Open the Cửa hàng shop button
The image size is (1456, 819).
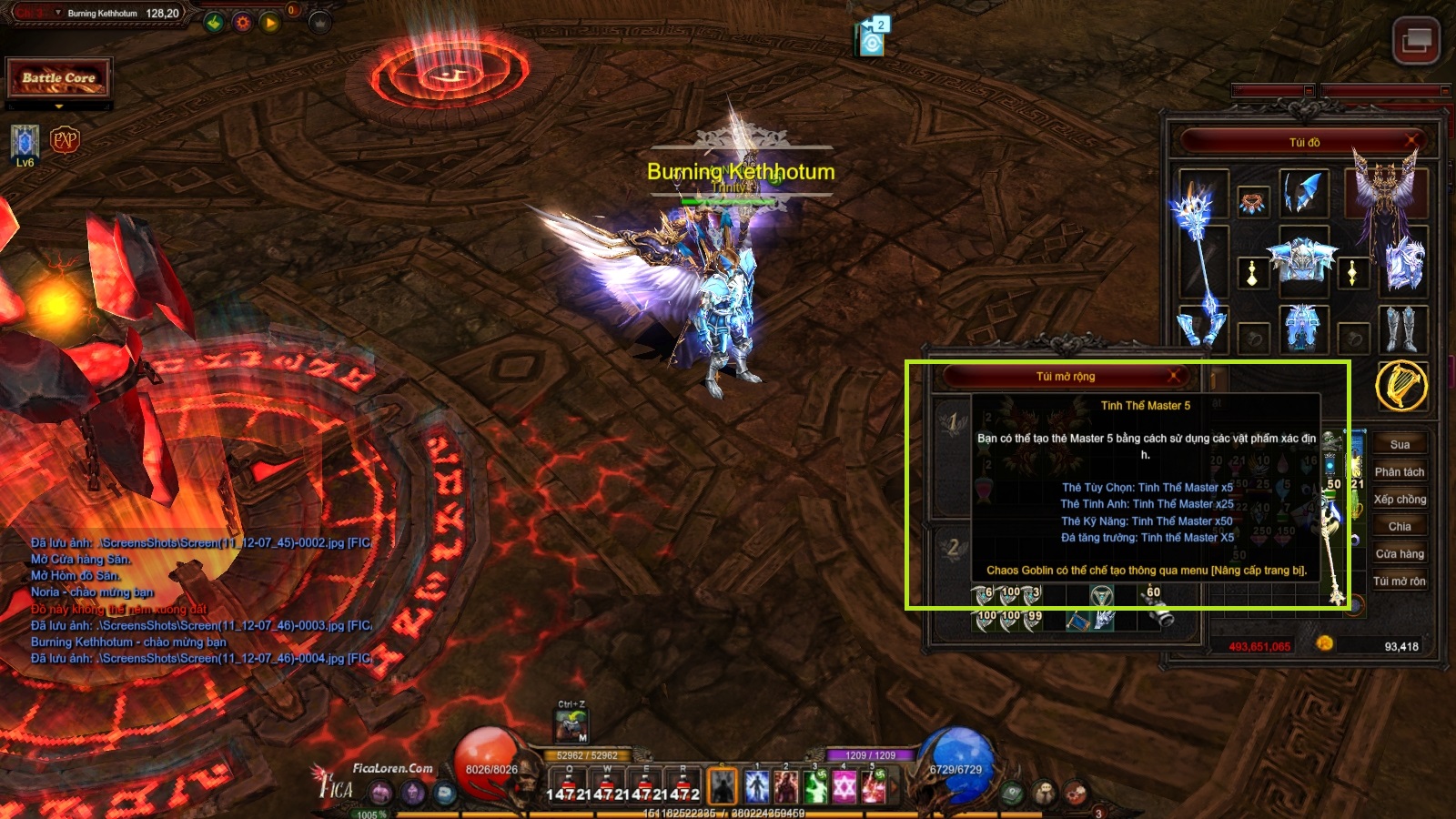1400,554
